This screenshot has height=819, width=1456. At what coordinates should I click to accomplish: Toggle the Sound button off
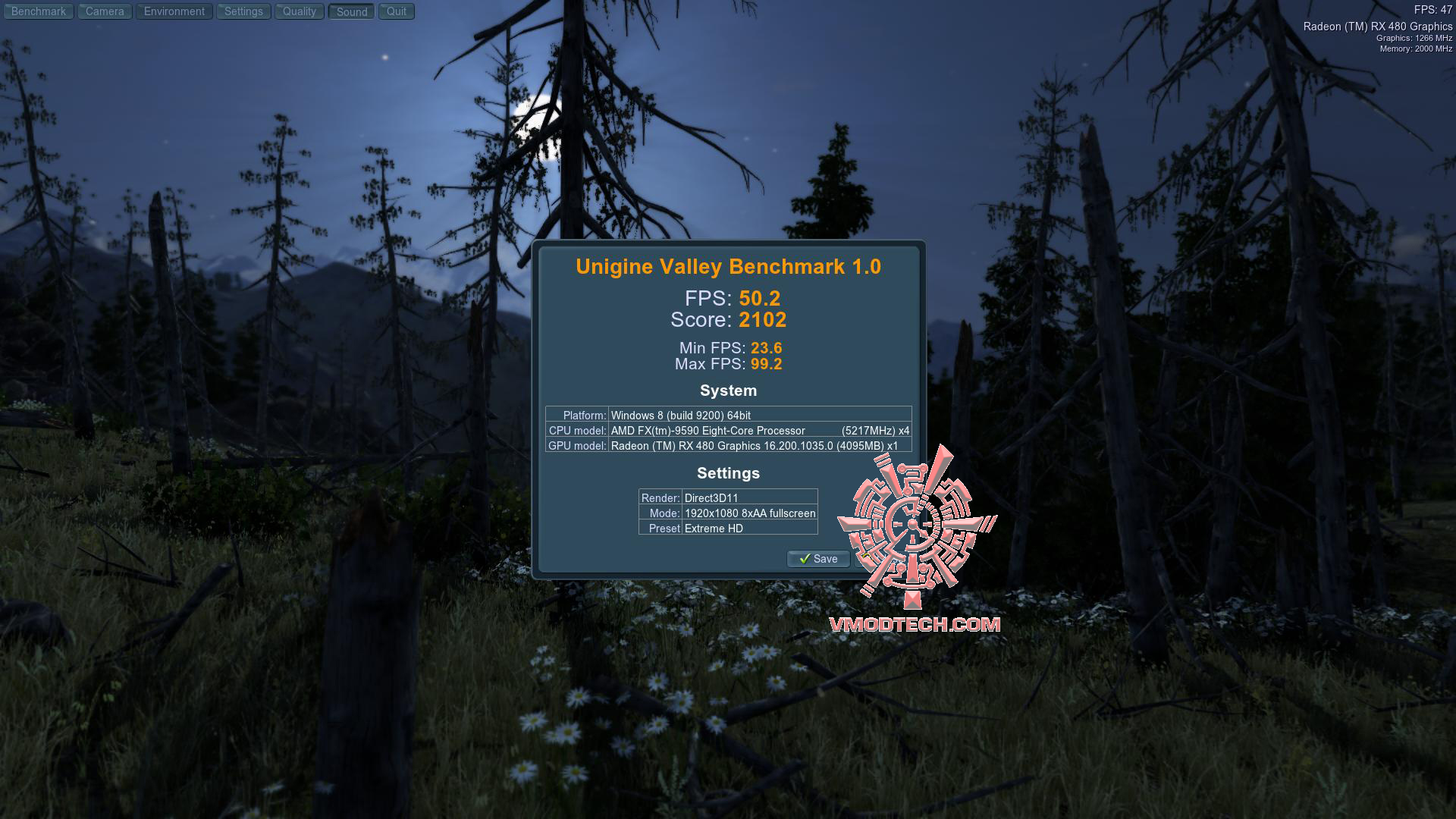pyautogui.click(x=350, y=11)
